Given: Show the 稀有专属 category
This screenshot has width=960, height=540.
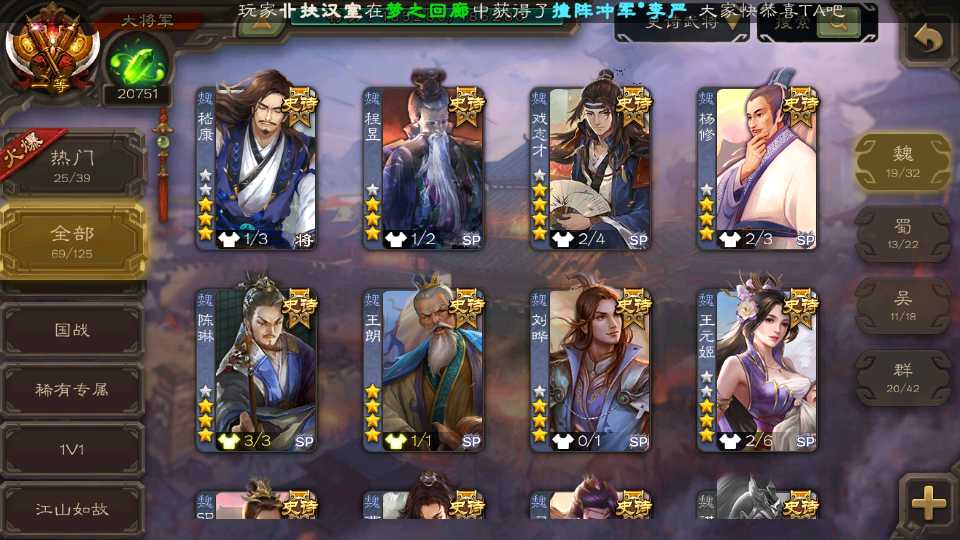Looking at the screenshot, I should click(72, 389).
